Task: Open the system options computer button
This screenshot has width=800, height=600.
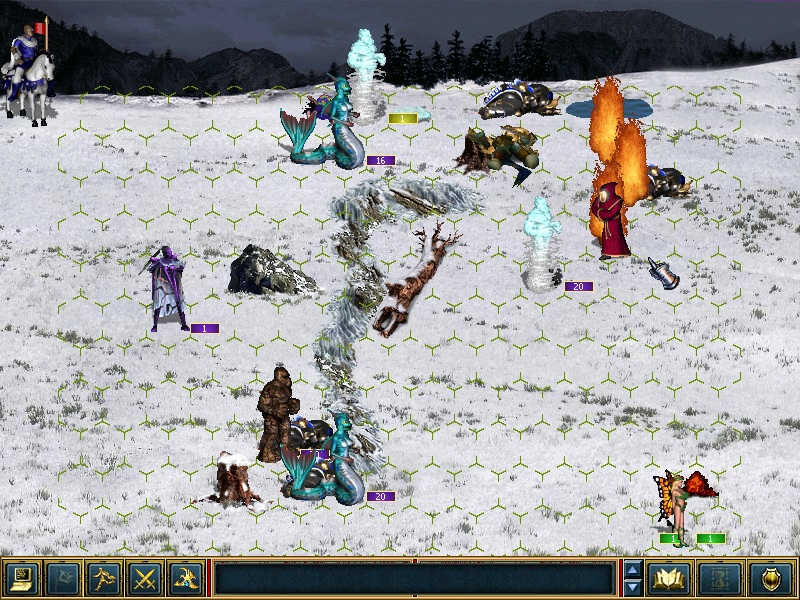Action: [x=21, y=578]
